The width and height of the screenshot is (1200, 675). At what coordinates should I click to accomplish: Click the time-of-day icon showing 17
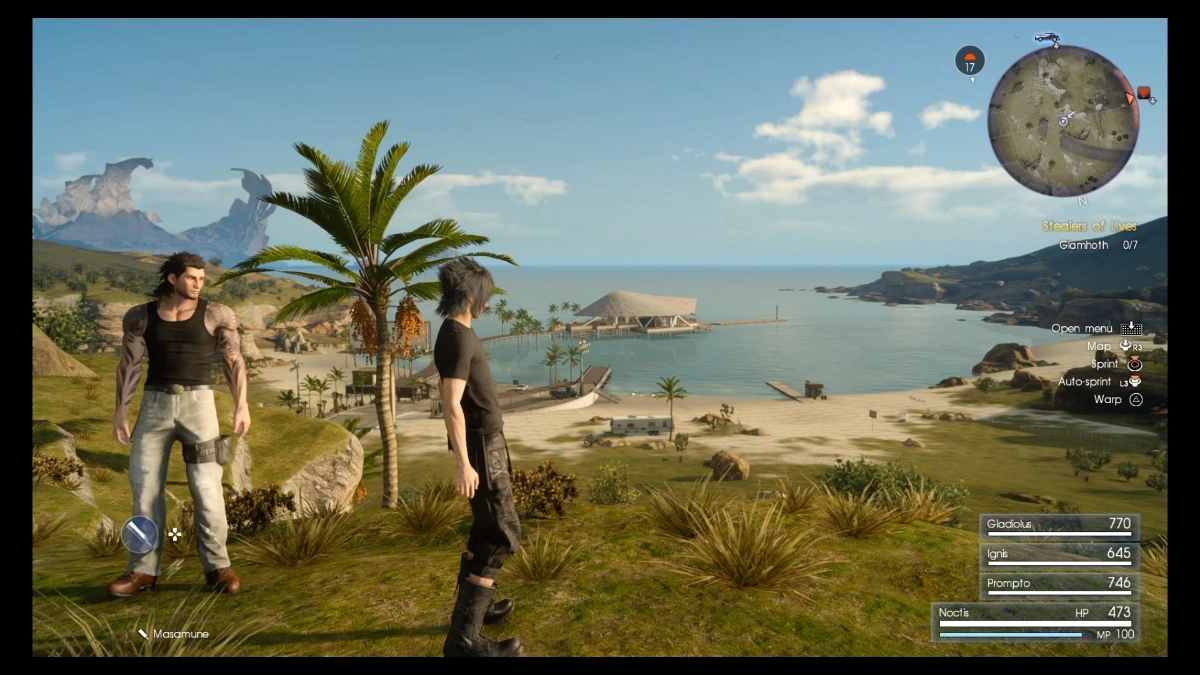[969, 62]
